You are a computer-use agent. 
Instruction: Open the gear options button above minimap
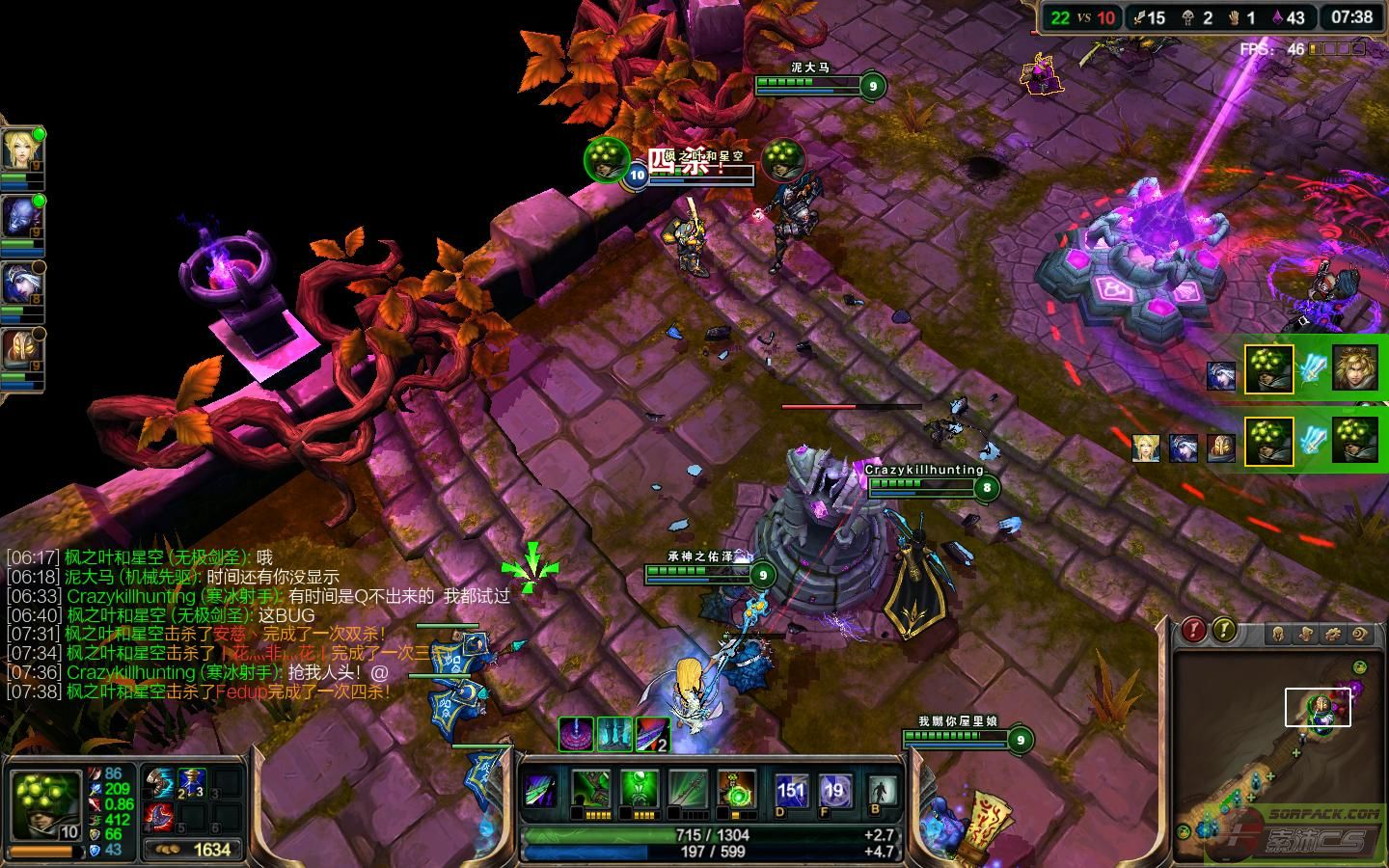(x=1333, y=634)
